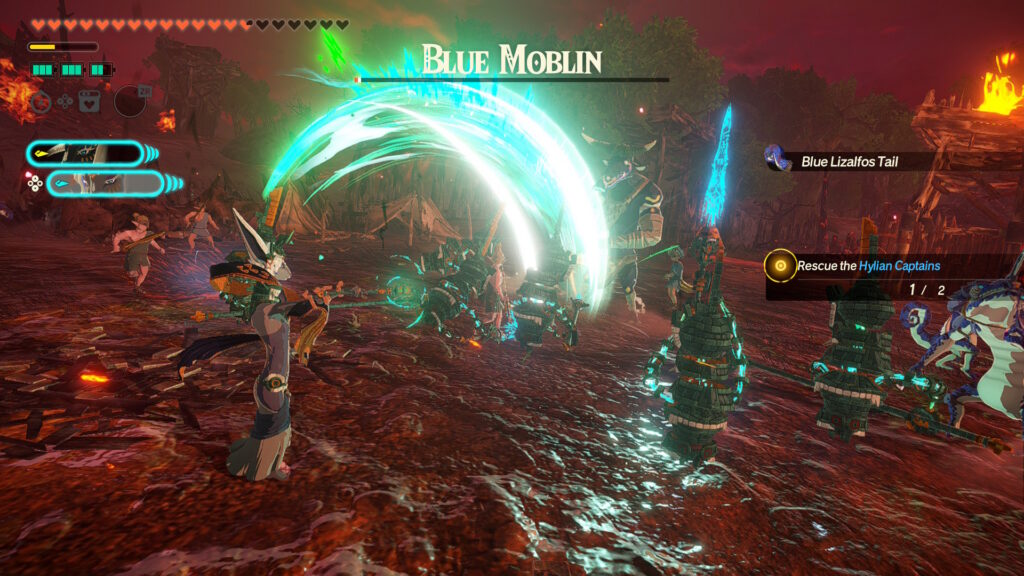Activate the heart container item icon

pyautogui.click(x=89, y=101)
